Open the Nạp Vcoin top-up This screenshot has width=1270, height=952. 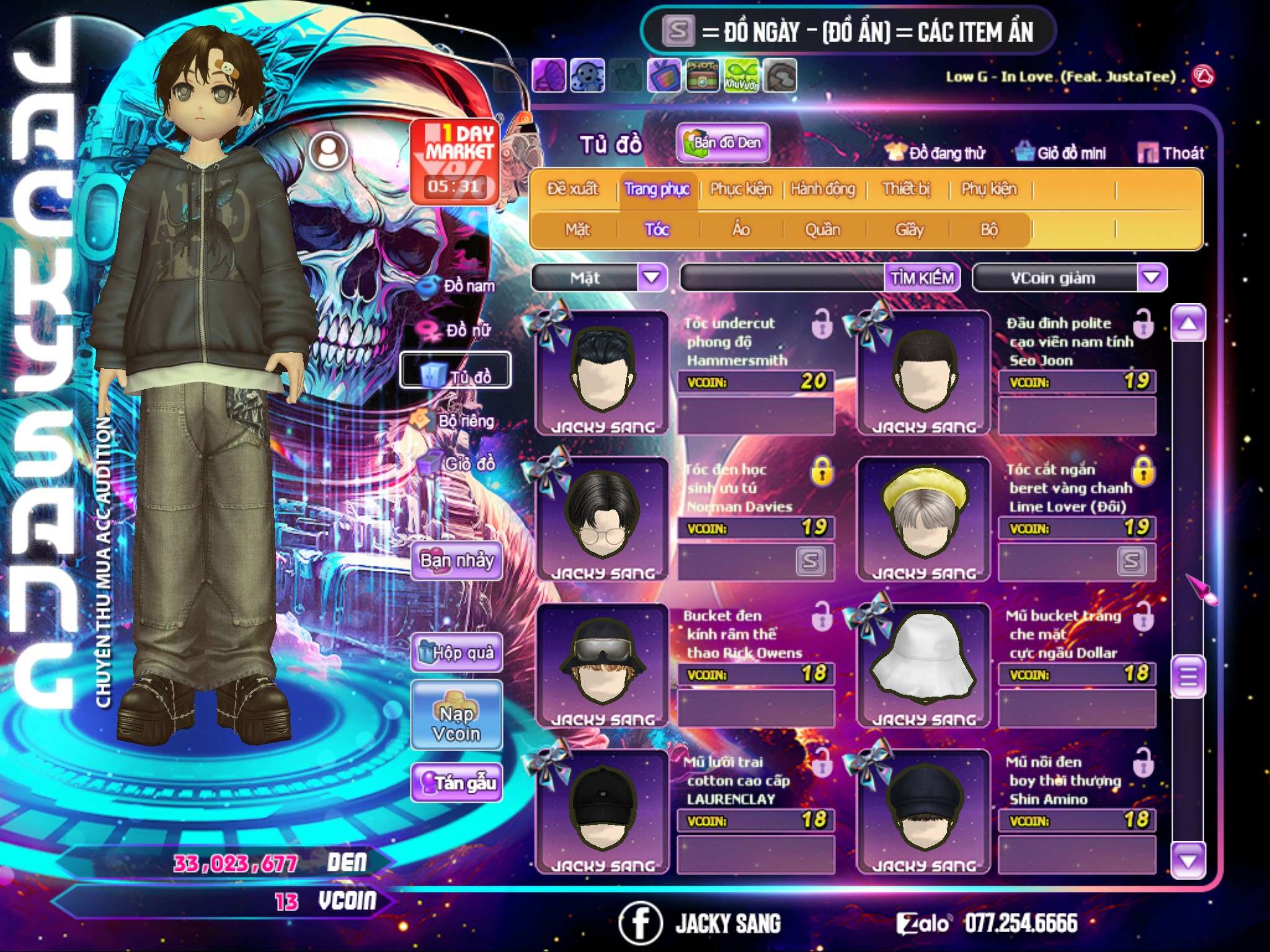tap(456, 715)
